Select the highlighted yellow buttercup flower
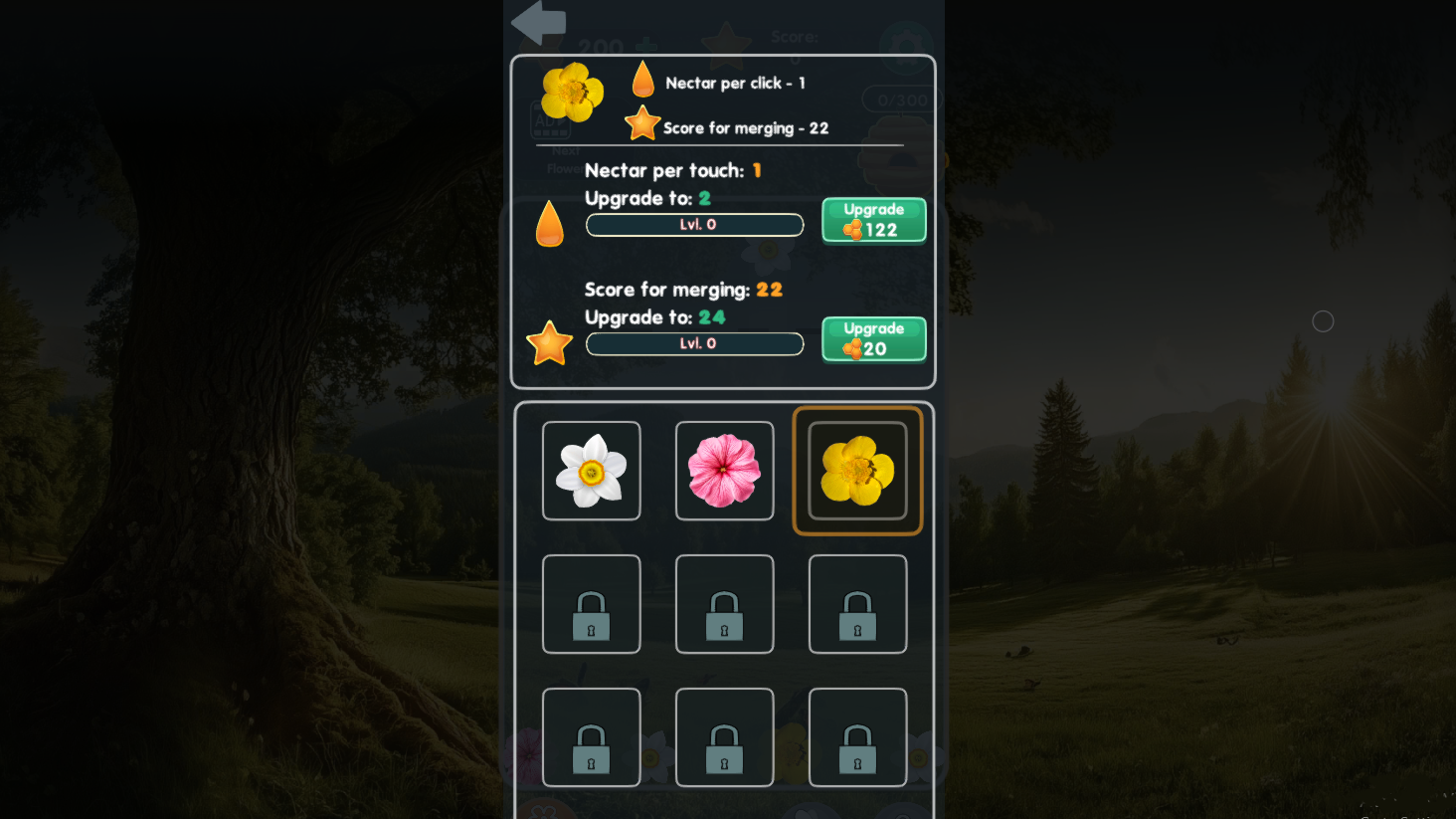Viewport: 1456px width, 819px height. point(857,470)
